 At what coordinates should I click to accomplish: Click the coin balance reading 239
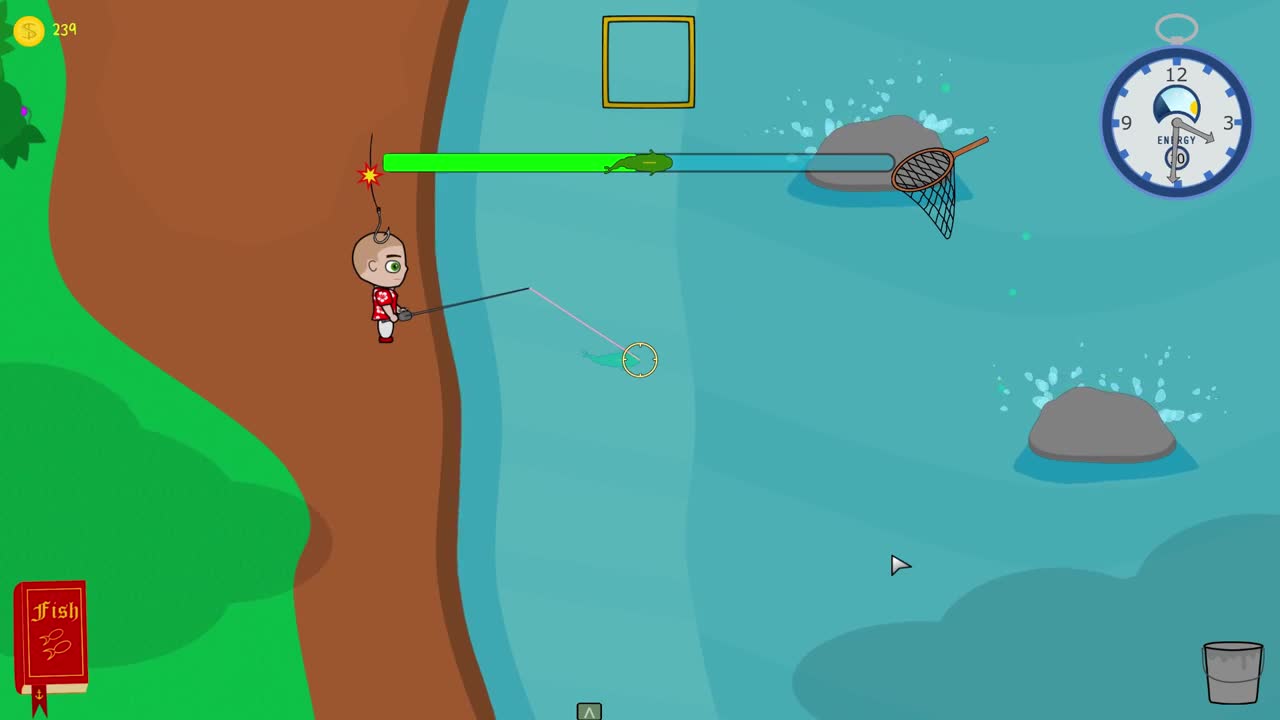coord(64,30)
